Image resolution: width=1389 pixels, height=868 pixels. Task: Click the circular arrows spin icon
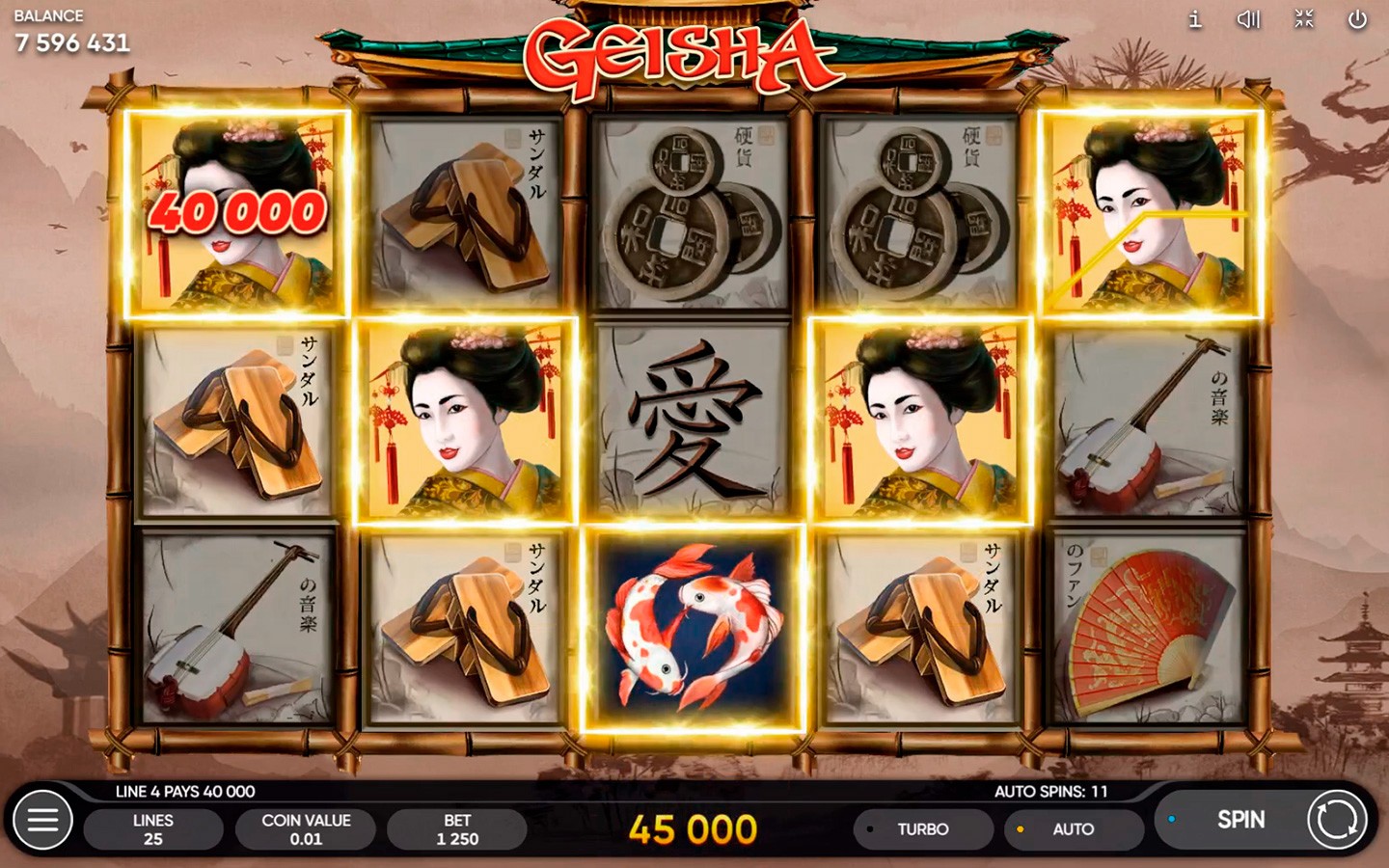pos(1337,820)
